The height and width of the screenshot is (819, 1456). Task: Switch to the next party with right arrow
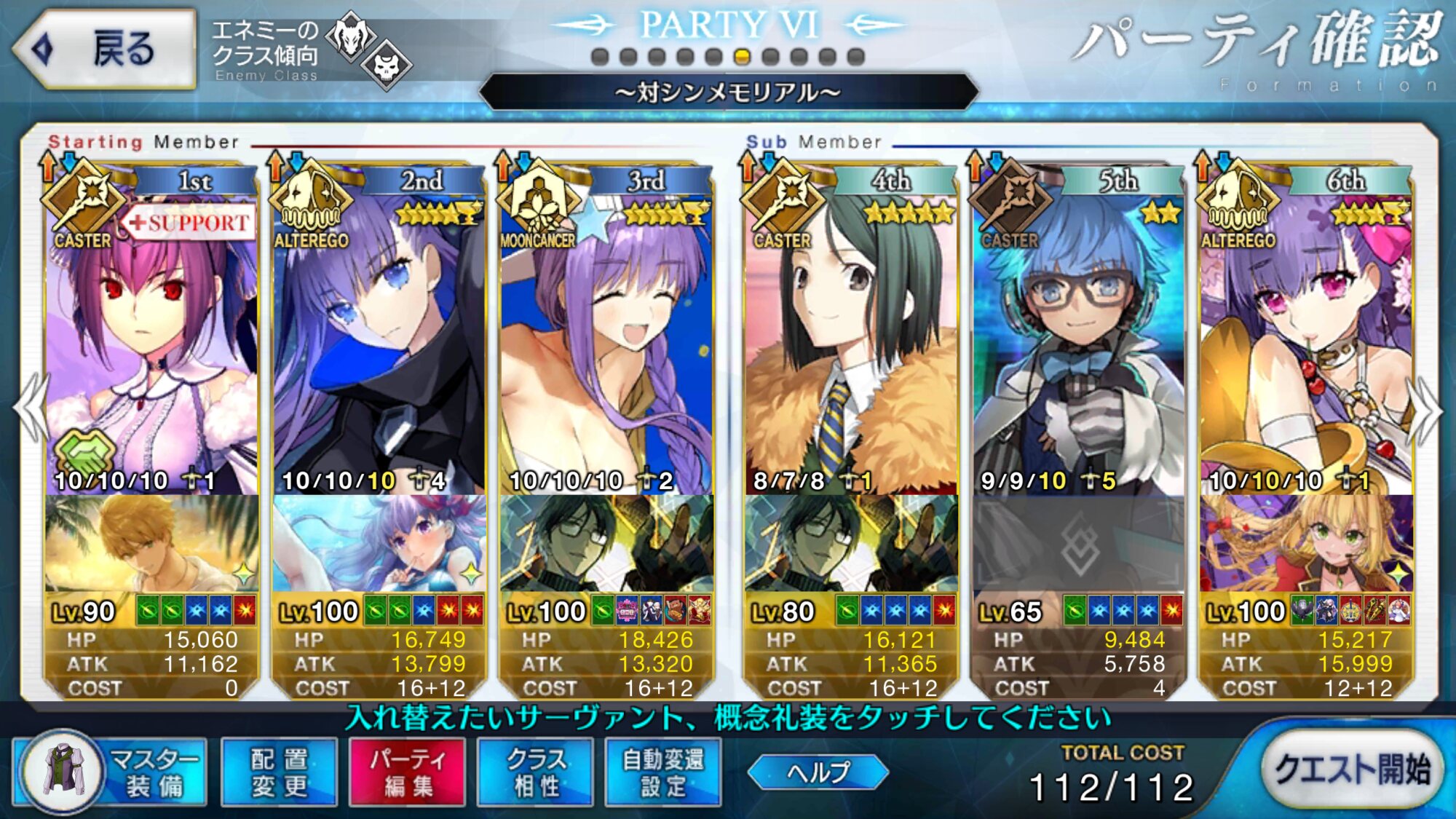click(x=1425, y=411)
